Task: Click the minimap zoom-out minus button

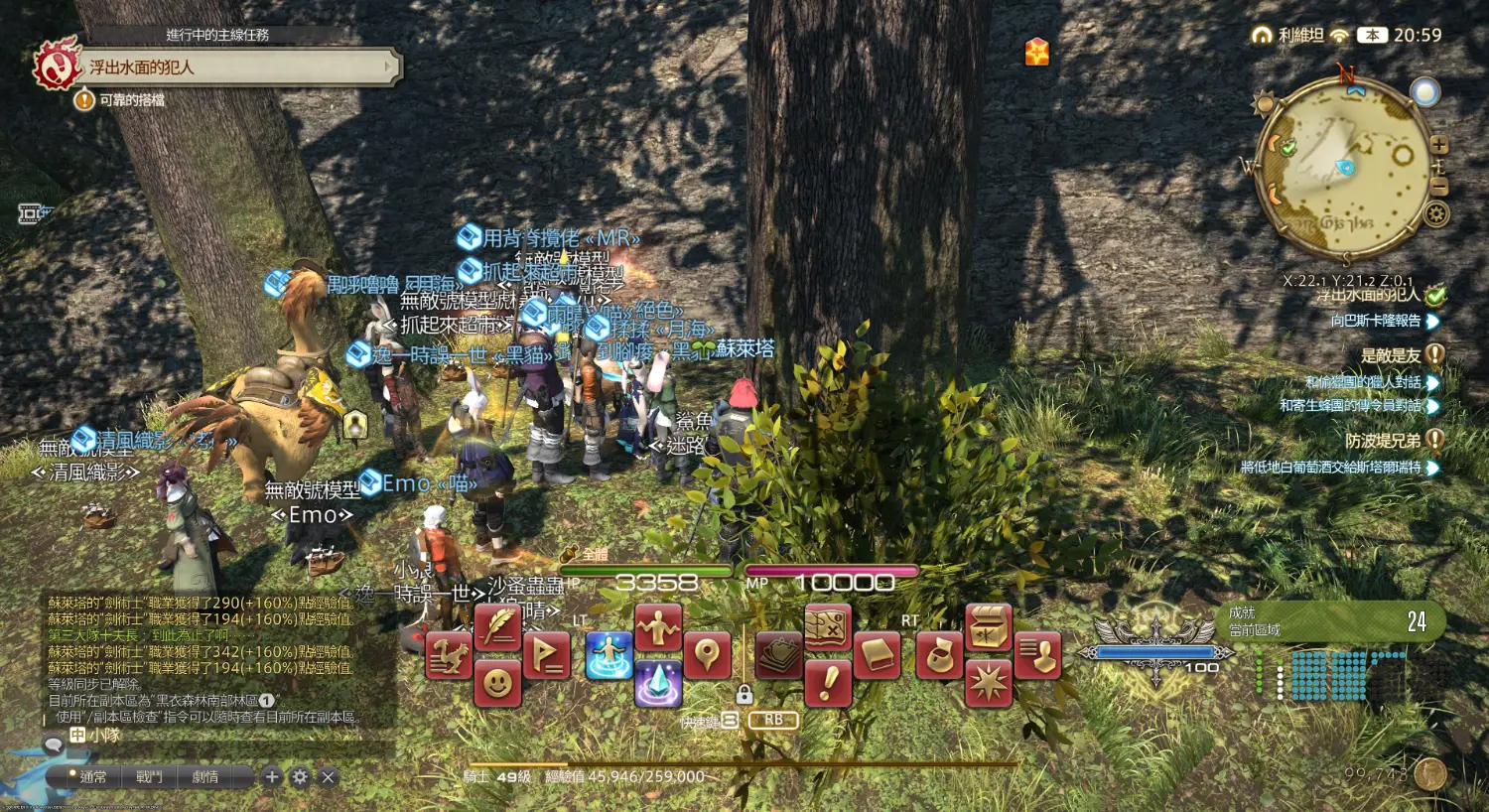Action: point(1439,187)
